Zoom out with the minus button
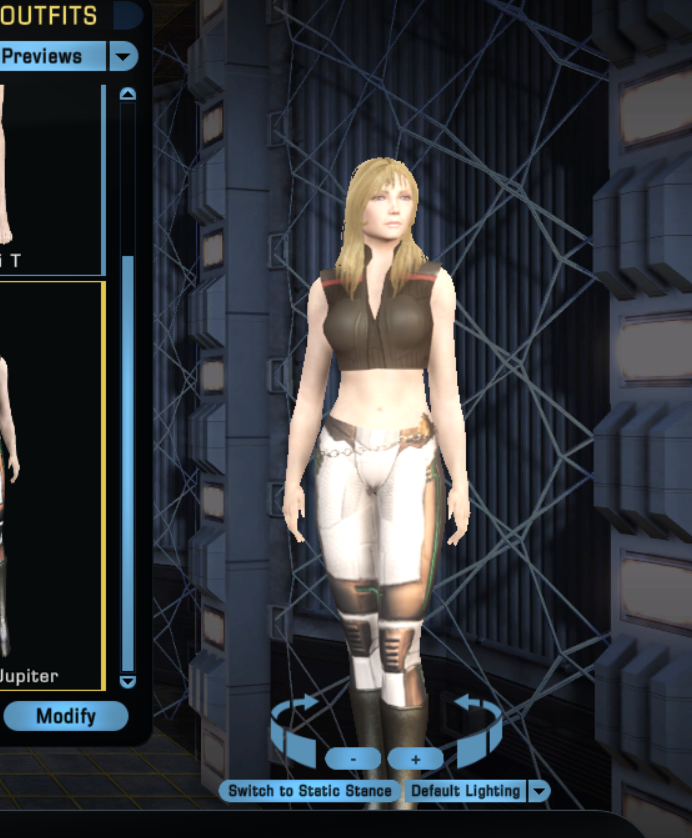Screen dimensions: 692x838 352,759
